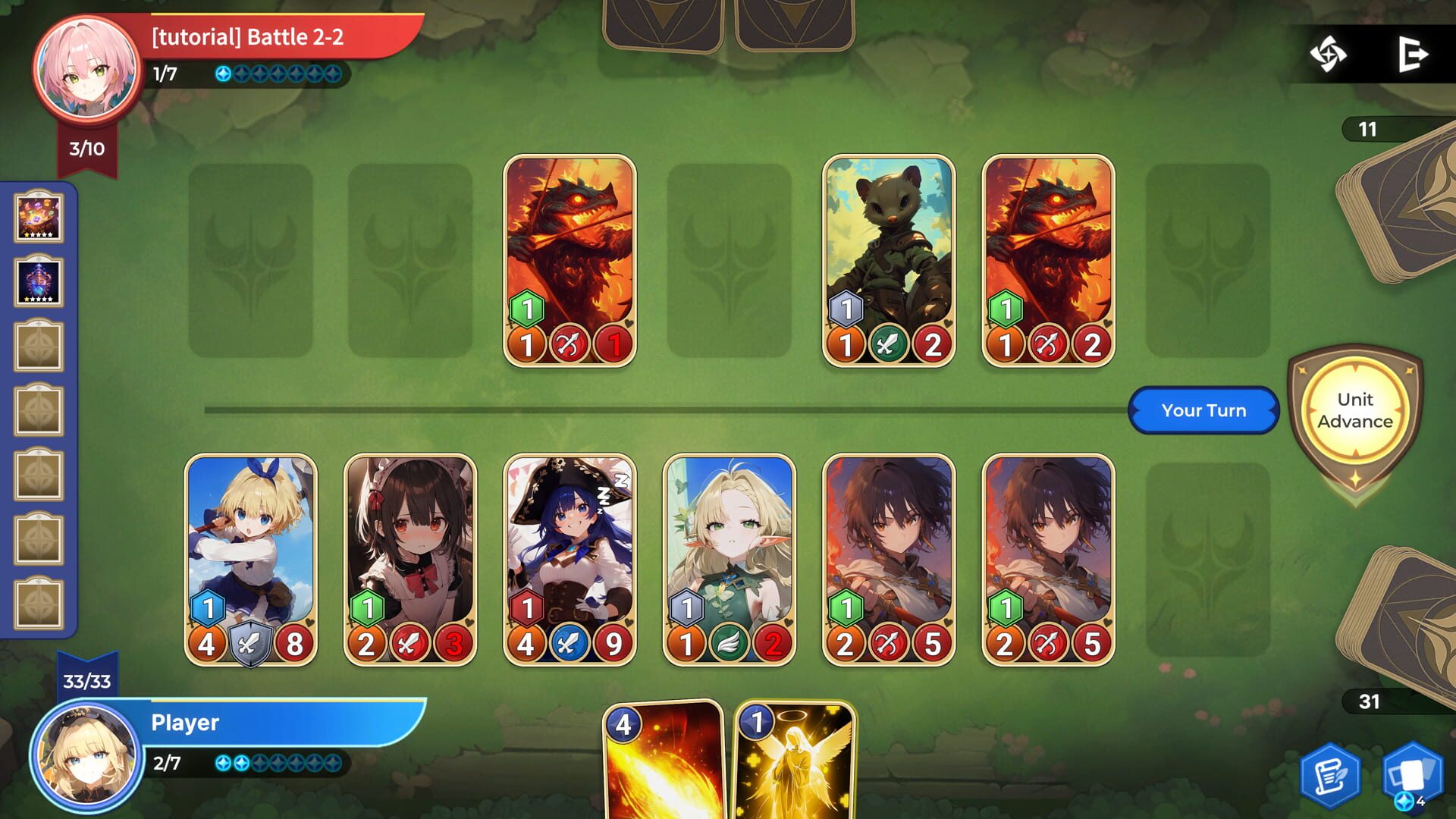
Task: Click the 3/10 stage progress ribbon
Action: click(x=86, y=149)
